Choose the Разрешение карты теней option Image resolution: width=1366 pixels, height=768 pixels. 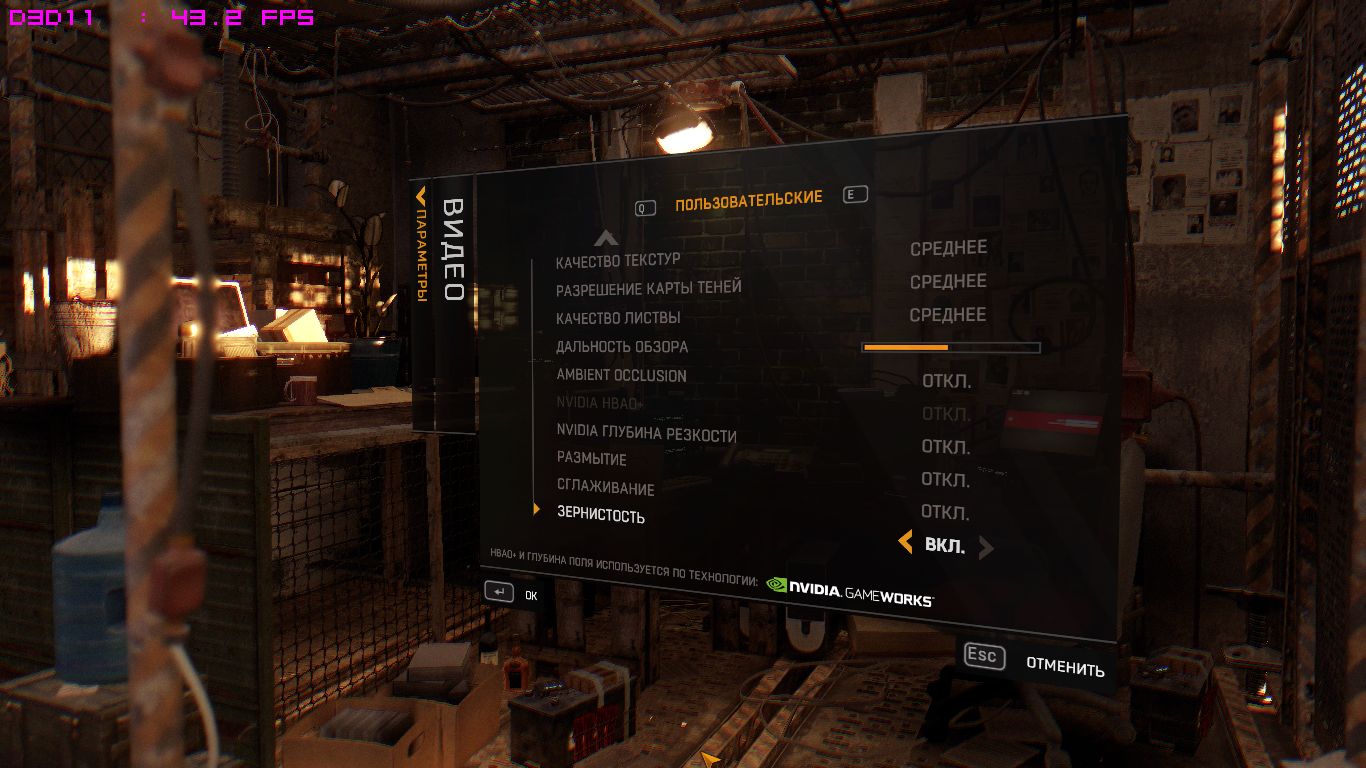(649, 288)
